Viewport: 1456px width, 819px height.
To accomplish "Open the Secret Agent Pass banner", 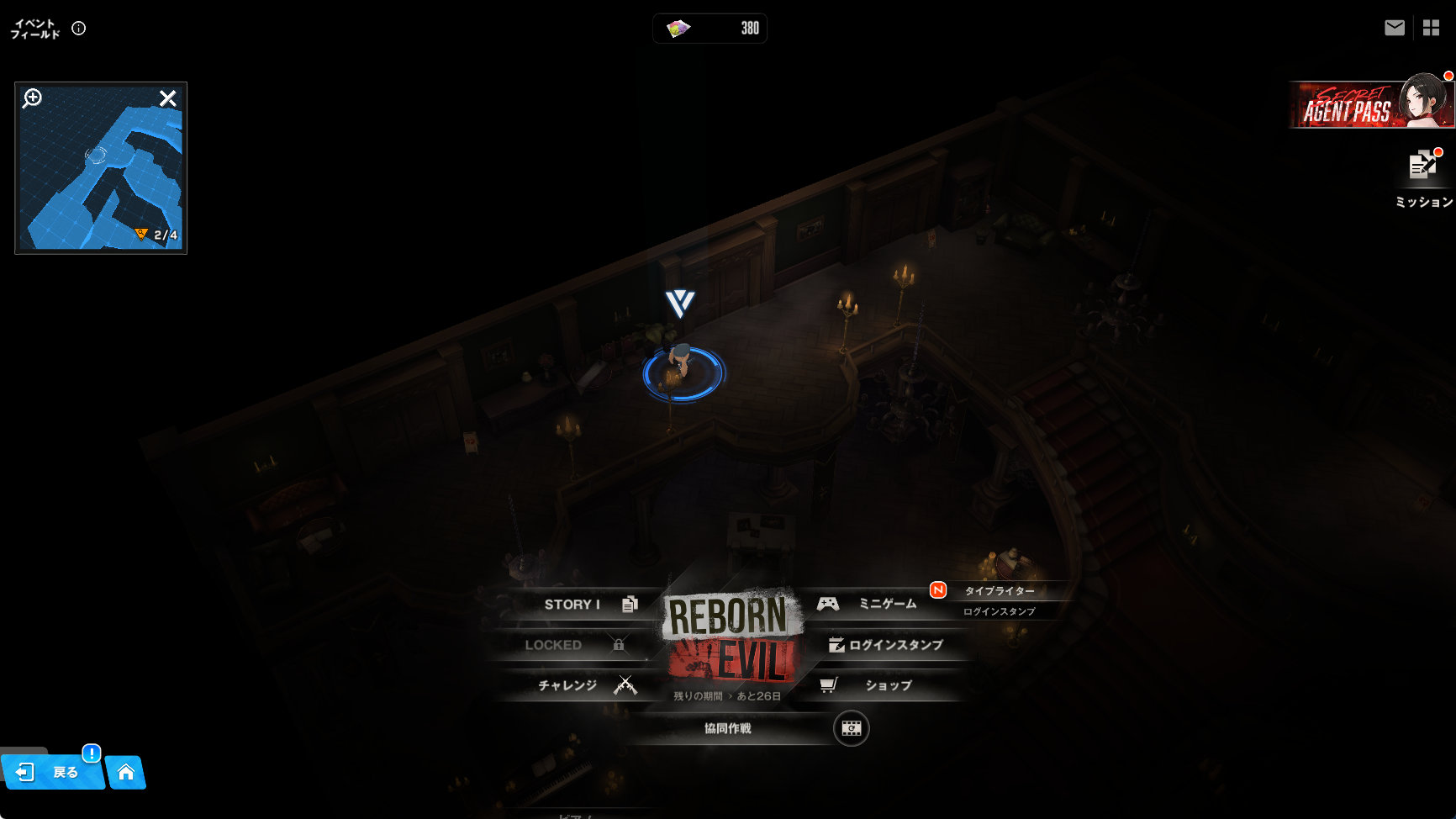I will click(x=1370, y=105).
